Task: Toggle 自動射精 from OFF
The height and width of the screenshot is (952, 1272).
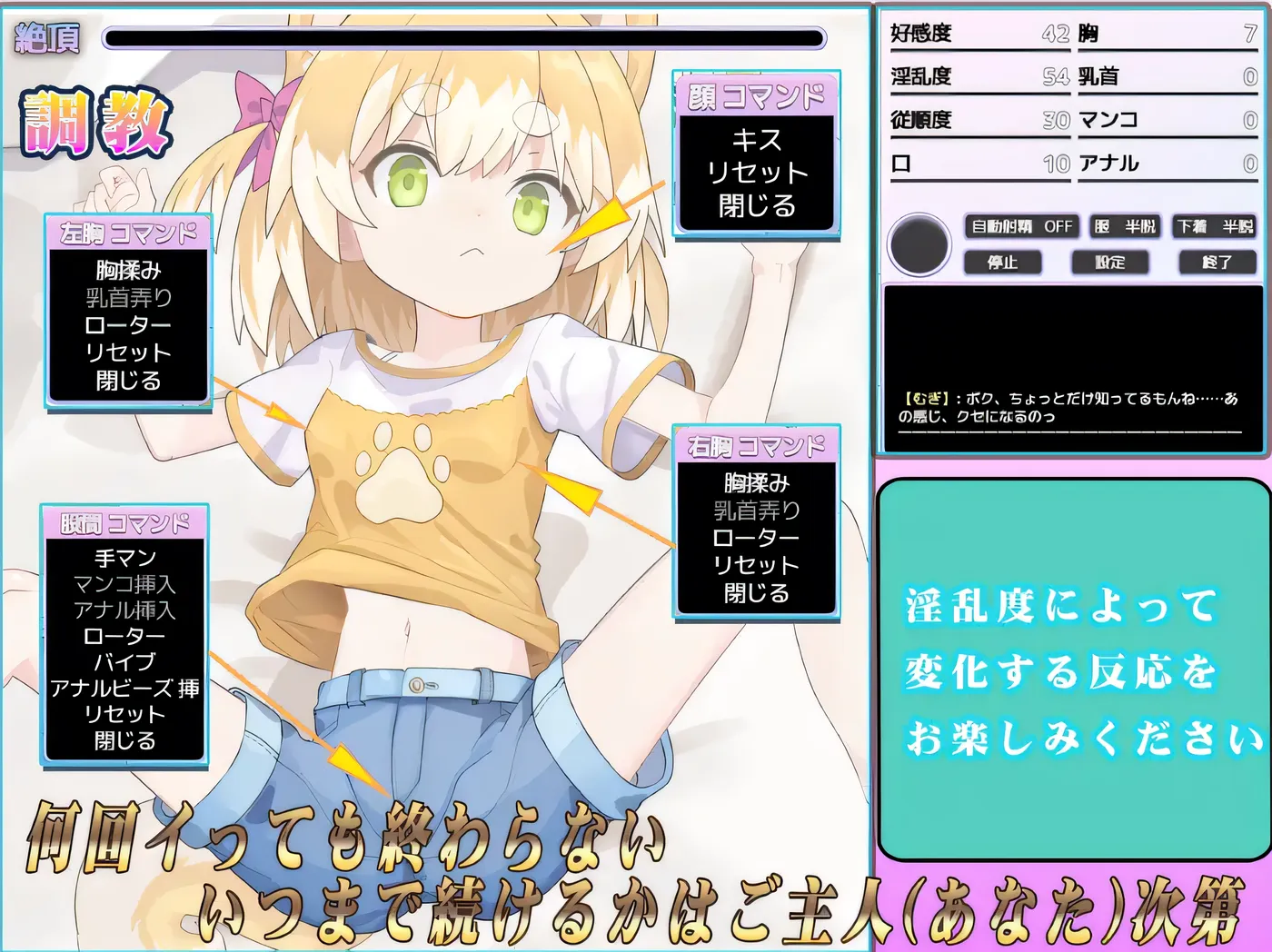Action: click(x=1019, y=226)
